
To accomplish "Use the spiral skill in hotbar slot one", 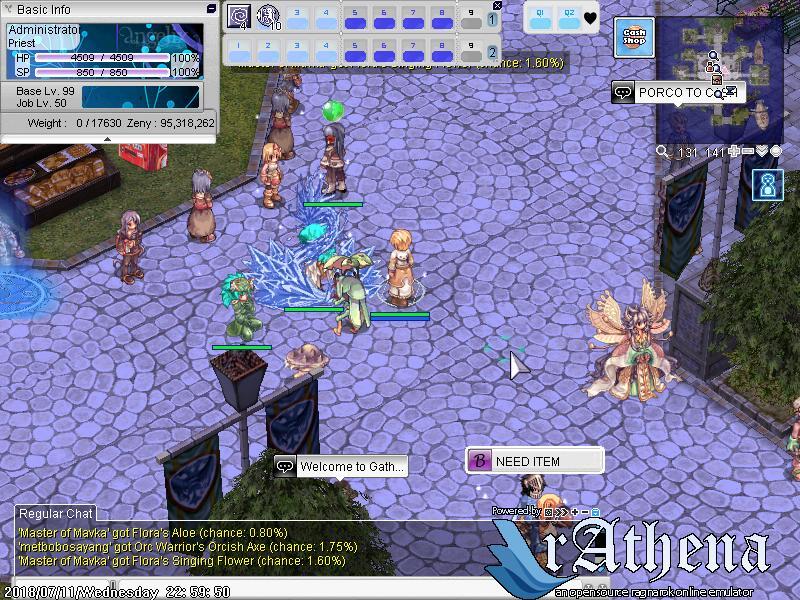I will [239, 16].
